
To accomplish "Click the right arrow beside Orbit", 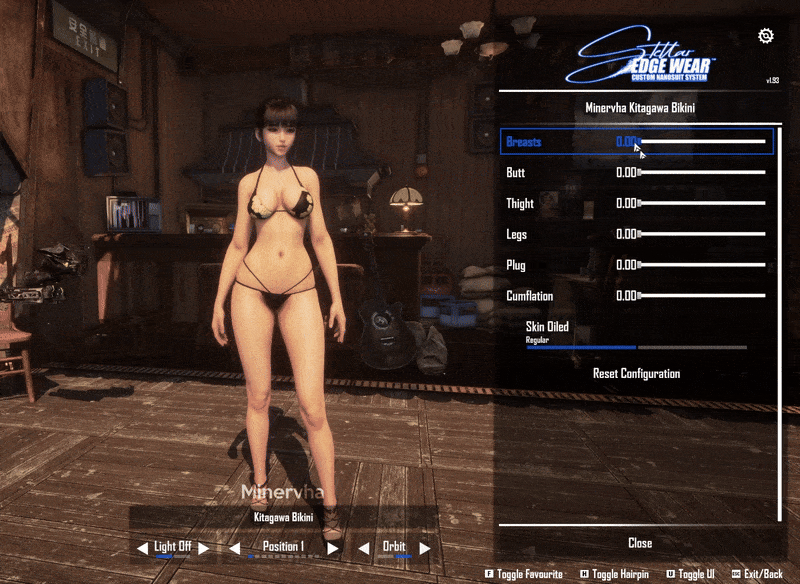I will click(425, 548).
